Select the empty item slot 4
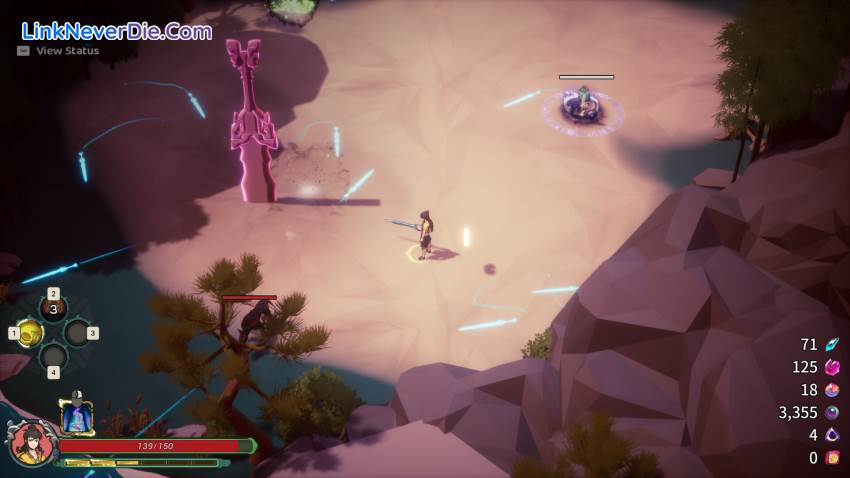Image resolution: width=850 pixels, height=478 pixels. [54, 356]
